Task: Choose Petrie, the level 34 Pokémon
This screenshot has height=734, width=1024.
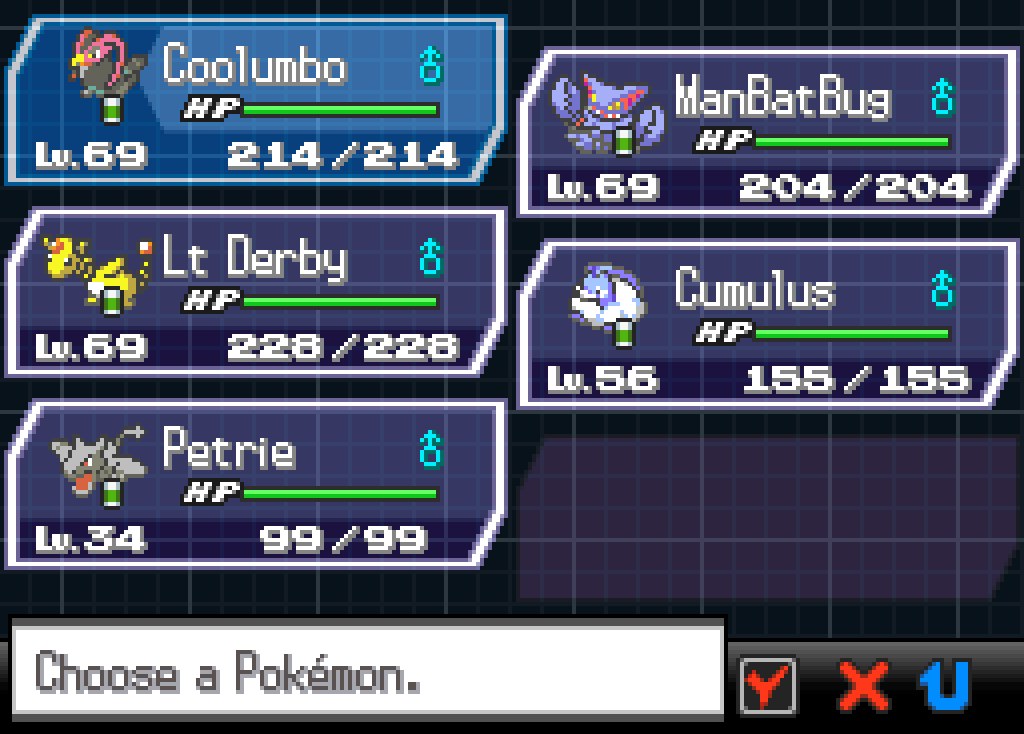Action: (x=255, y=486)
